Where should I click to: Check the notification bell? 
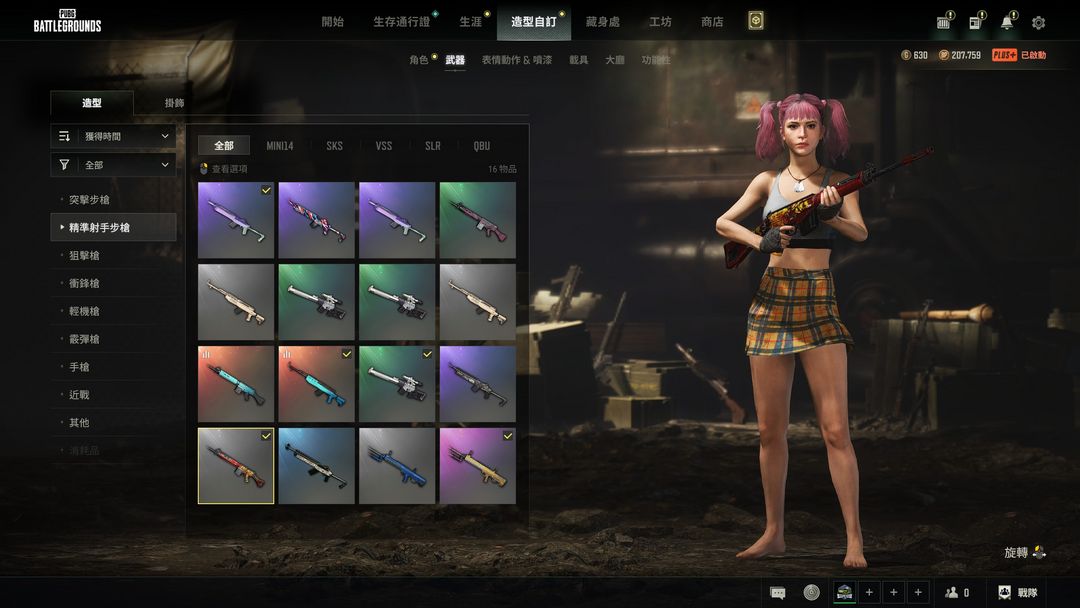pos(1007,23)
